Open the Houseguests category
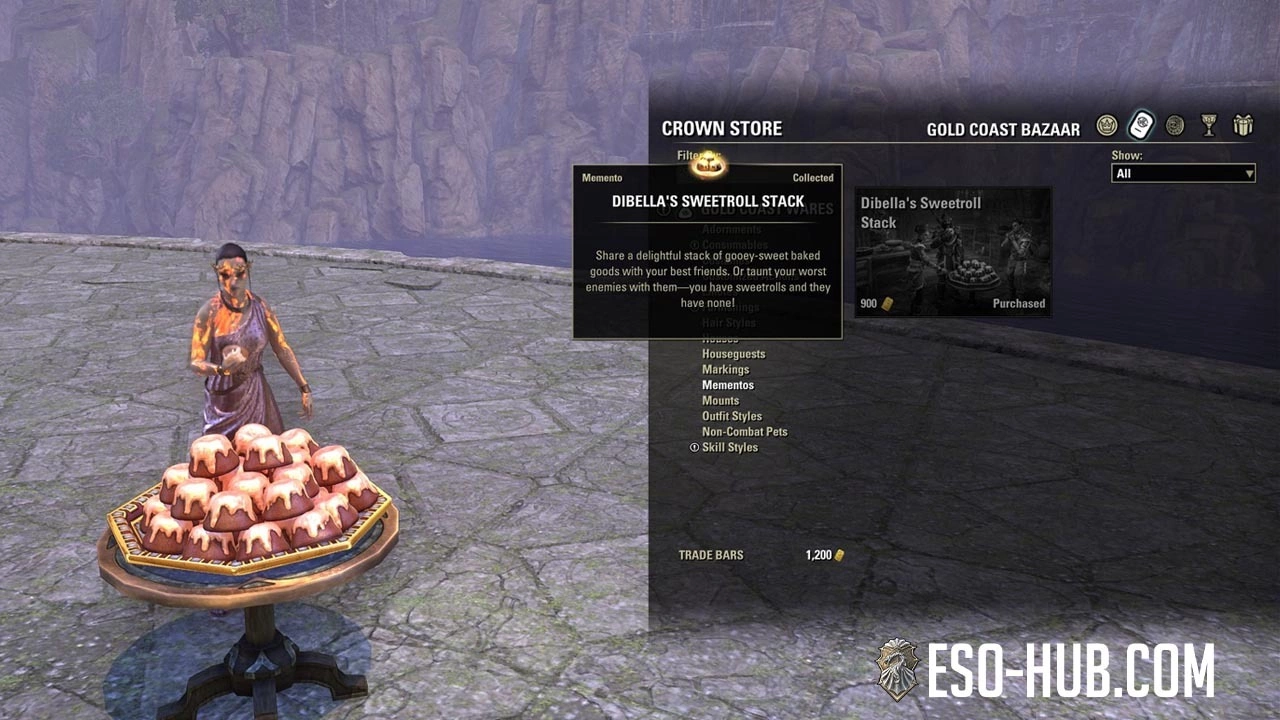The height and width of the screenshot is (720, 1280). click(733, 354)
